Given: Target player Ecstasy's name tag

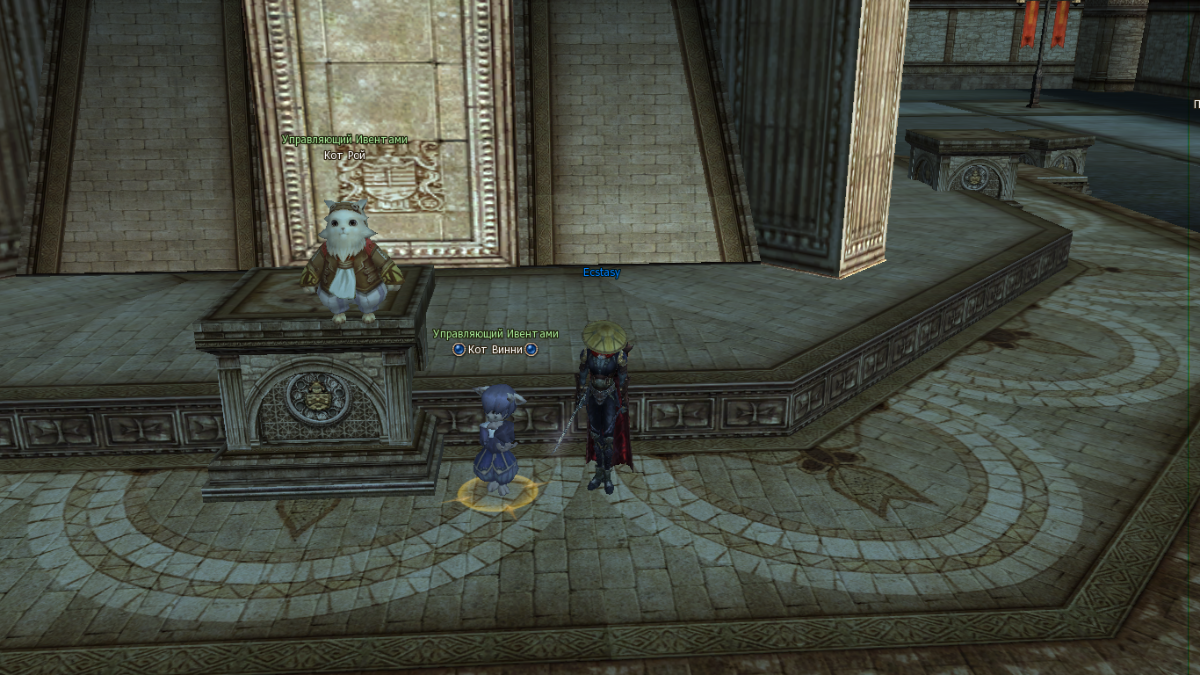Looking at the screenshot, I should (x=602, y=272).
